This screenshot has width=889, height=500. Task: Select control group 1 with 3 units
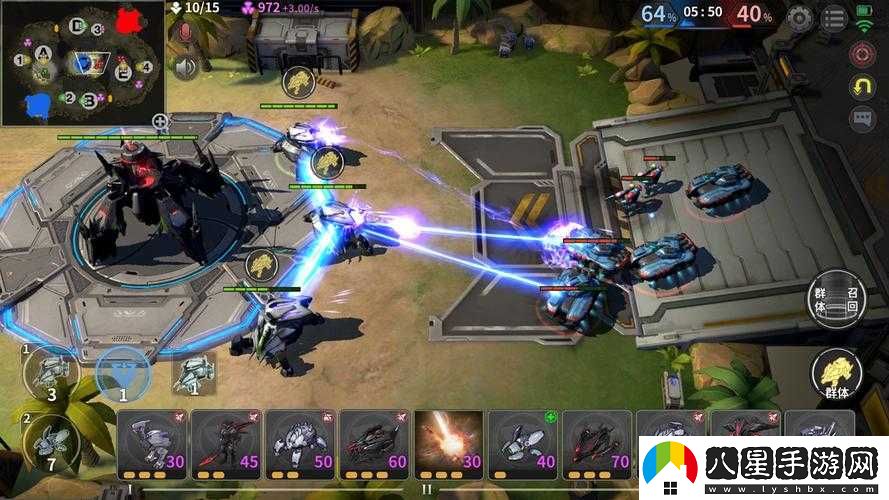click(51, 375)
